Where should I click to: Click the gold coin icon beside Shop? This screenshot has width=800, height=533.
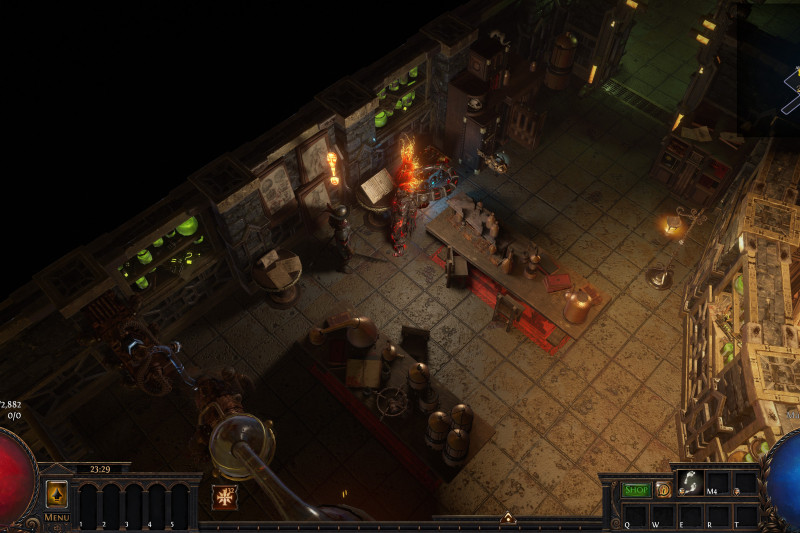(x=662, y=490)
